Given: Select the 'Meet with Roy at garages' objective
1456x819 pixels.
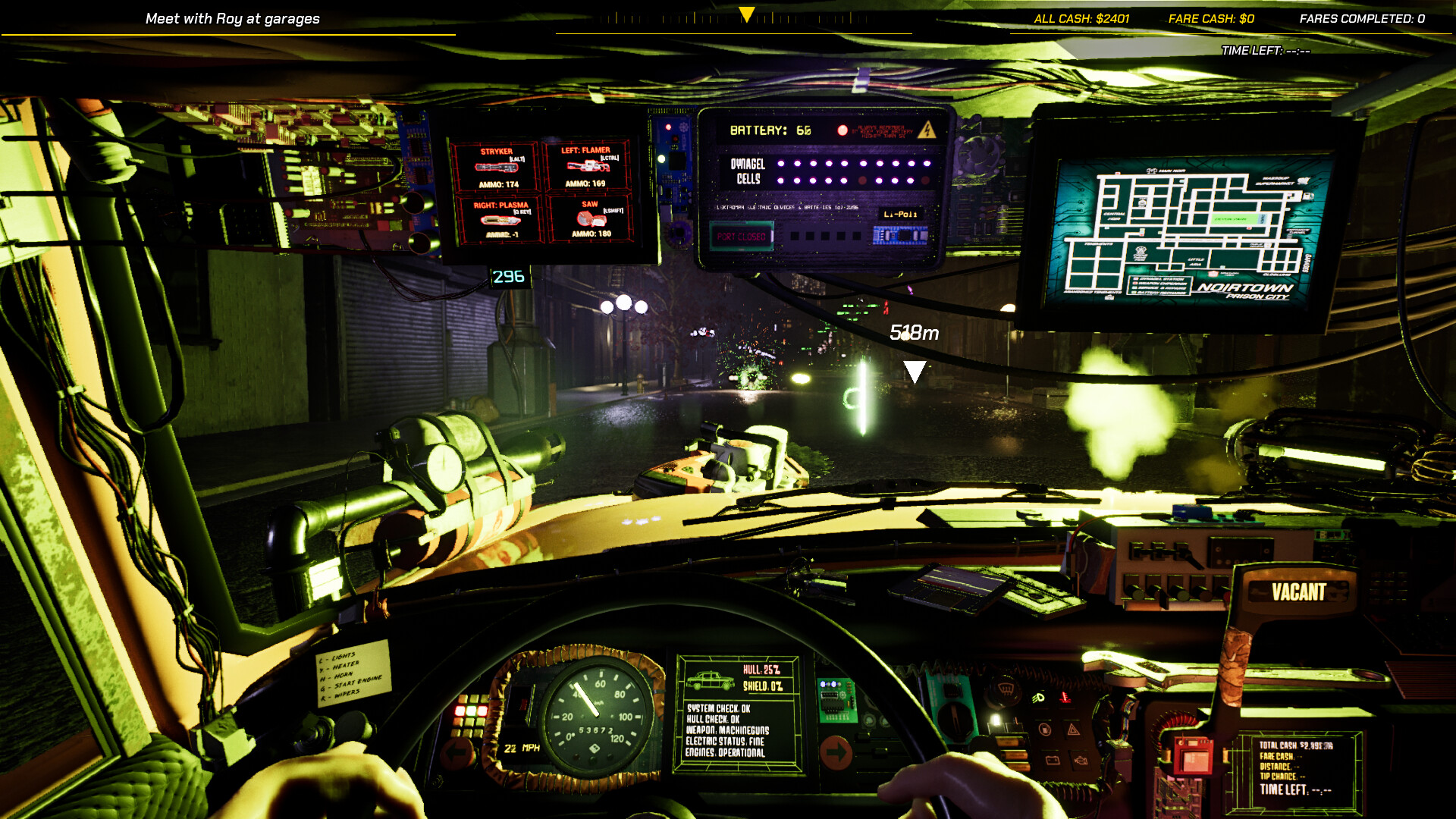Looking at the screenshot, I should point(233,18).
